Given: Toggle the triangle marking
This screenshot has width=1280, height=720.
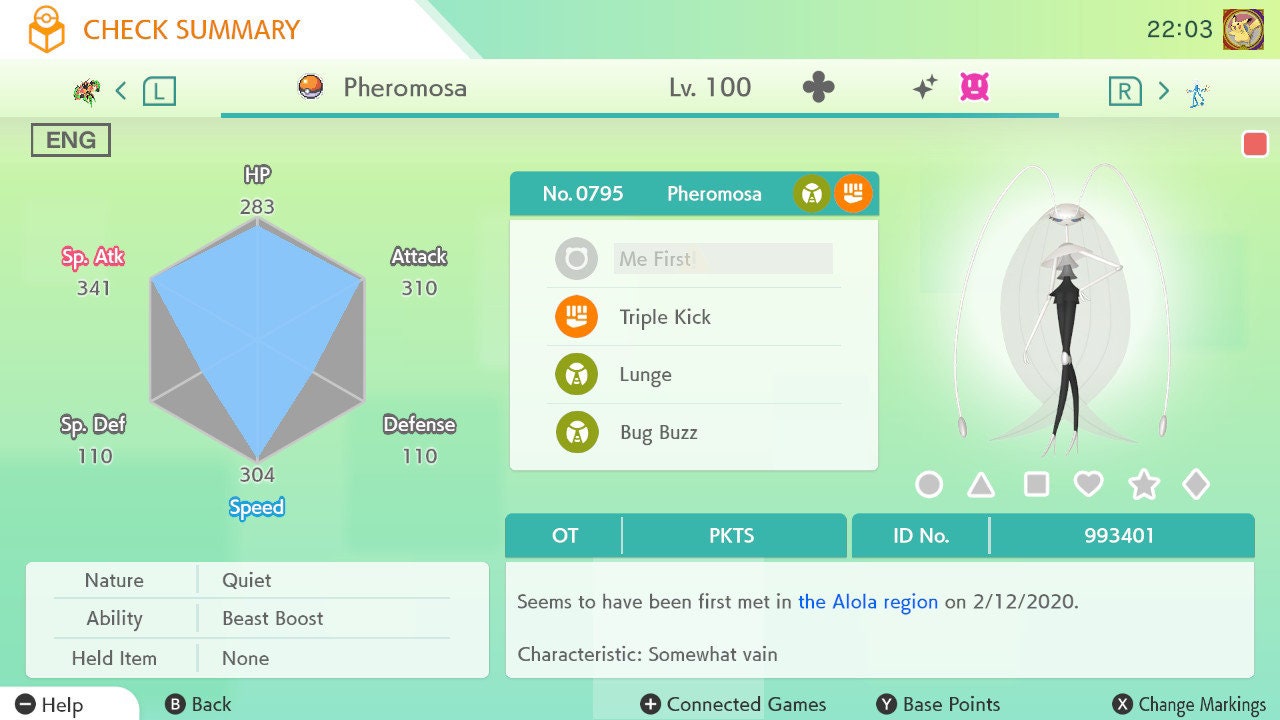Looking at the screenshot, I should click(981, 485).
